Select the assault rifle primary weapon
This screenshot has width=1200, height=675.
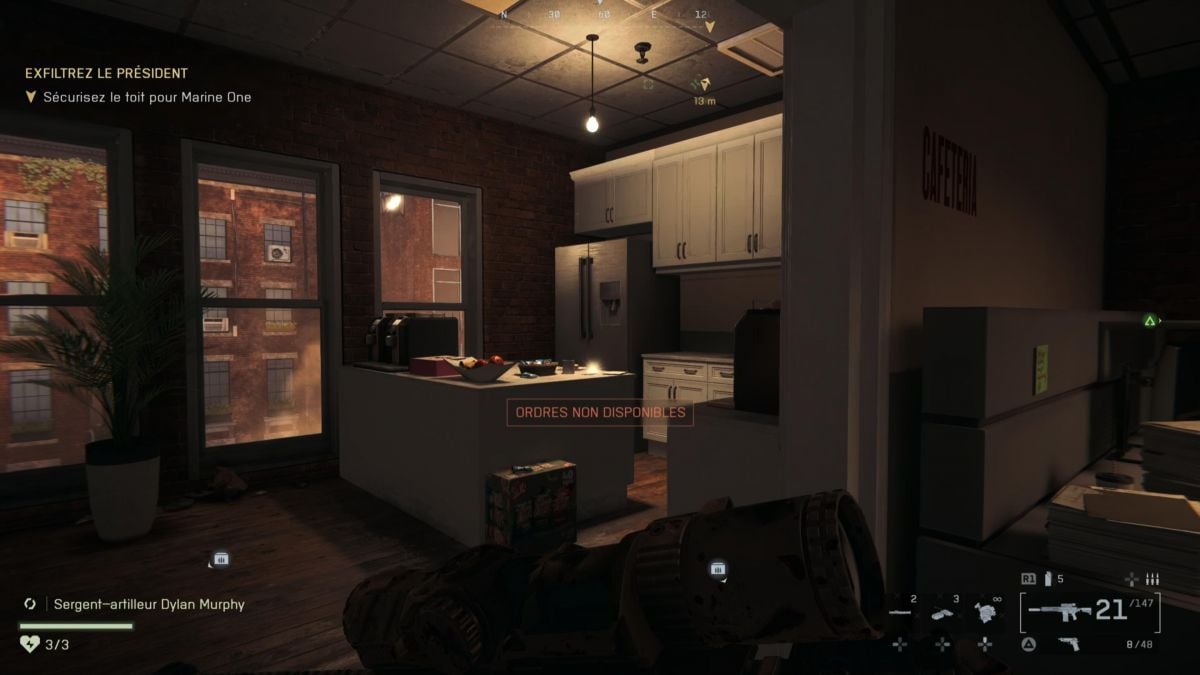click(x=1058, y=611)
